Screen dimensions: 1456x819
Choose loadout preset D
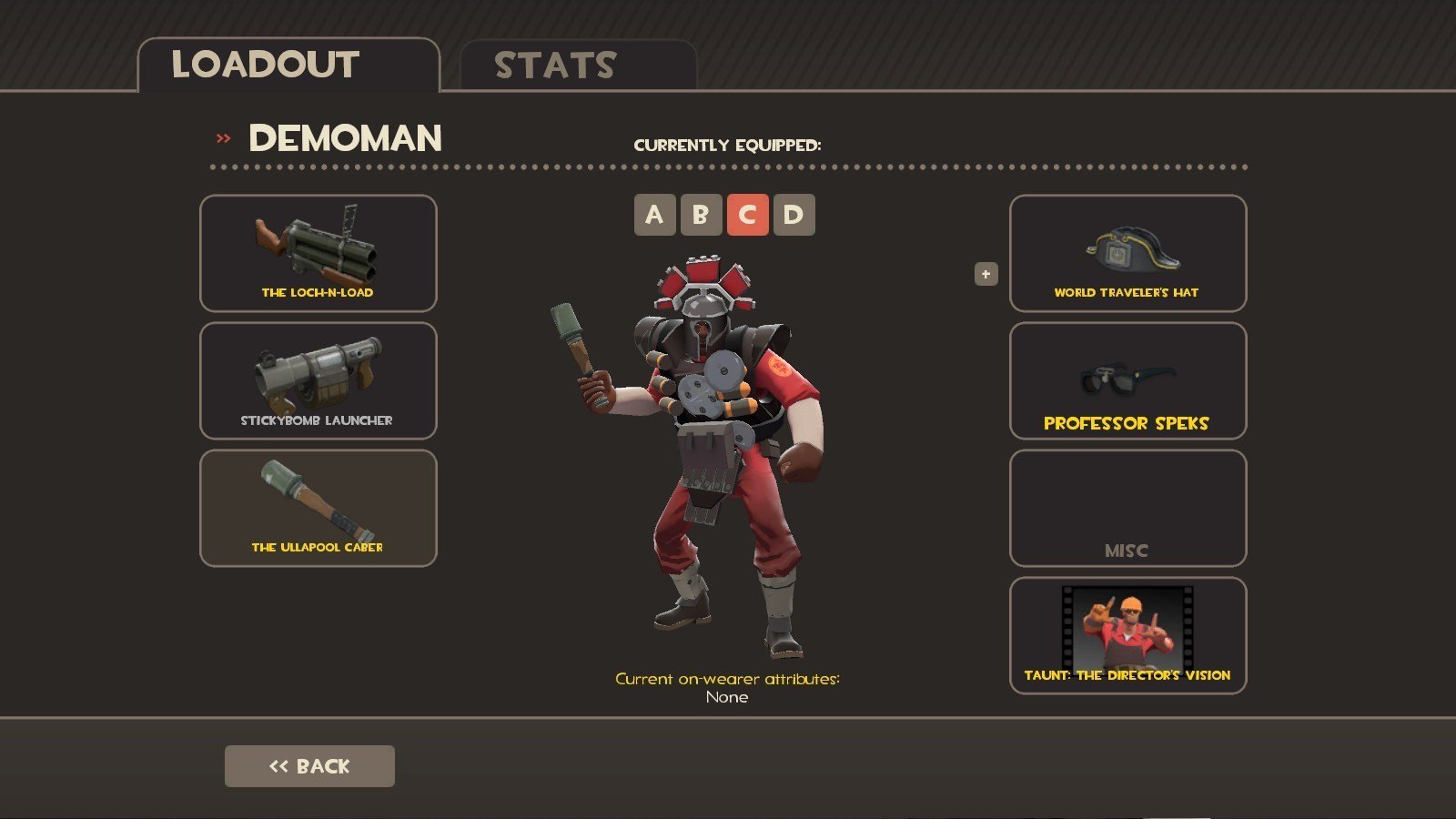[x=794, y=215]
